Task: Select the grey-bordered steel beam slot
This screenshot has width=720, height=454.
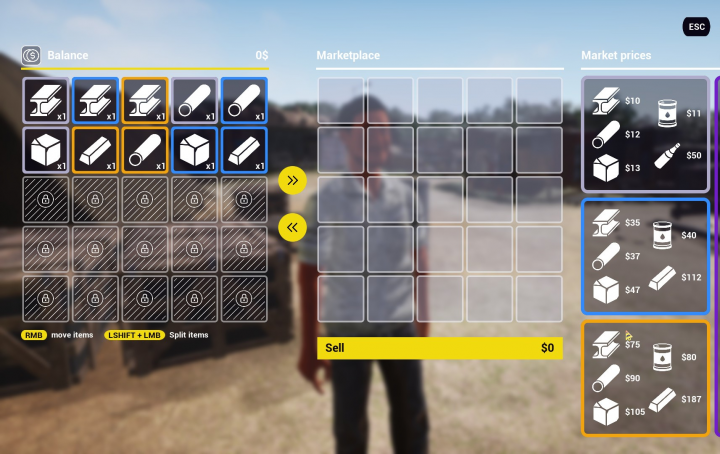Action: click(x=46, y=100)
